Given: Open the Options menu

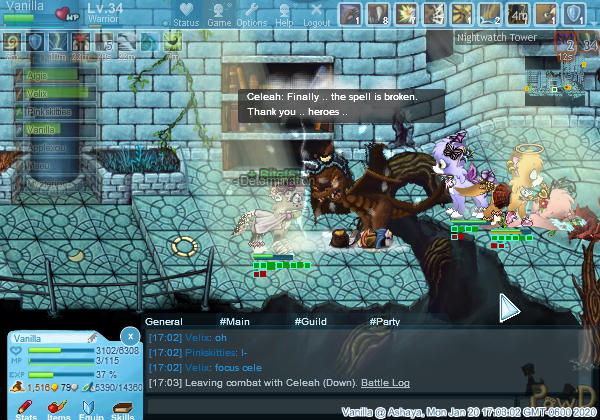Looking at the screenshot, I should pyautogui.click(x=251, y=14).
